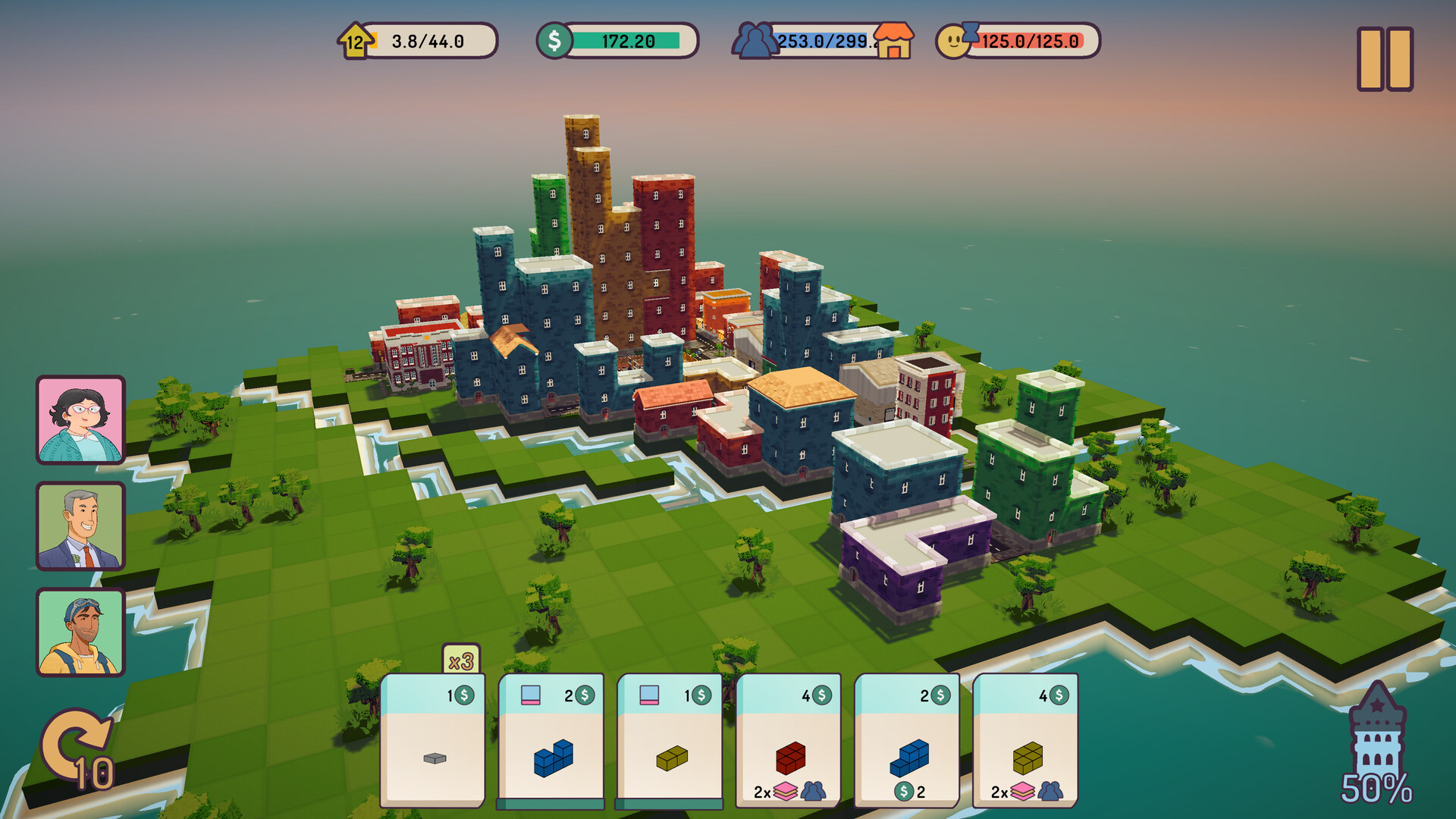This screenshot has height=819, width=1456.
Task: Select the builder advisor portrait
Action: click(79, 630)
